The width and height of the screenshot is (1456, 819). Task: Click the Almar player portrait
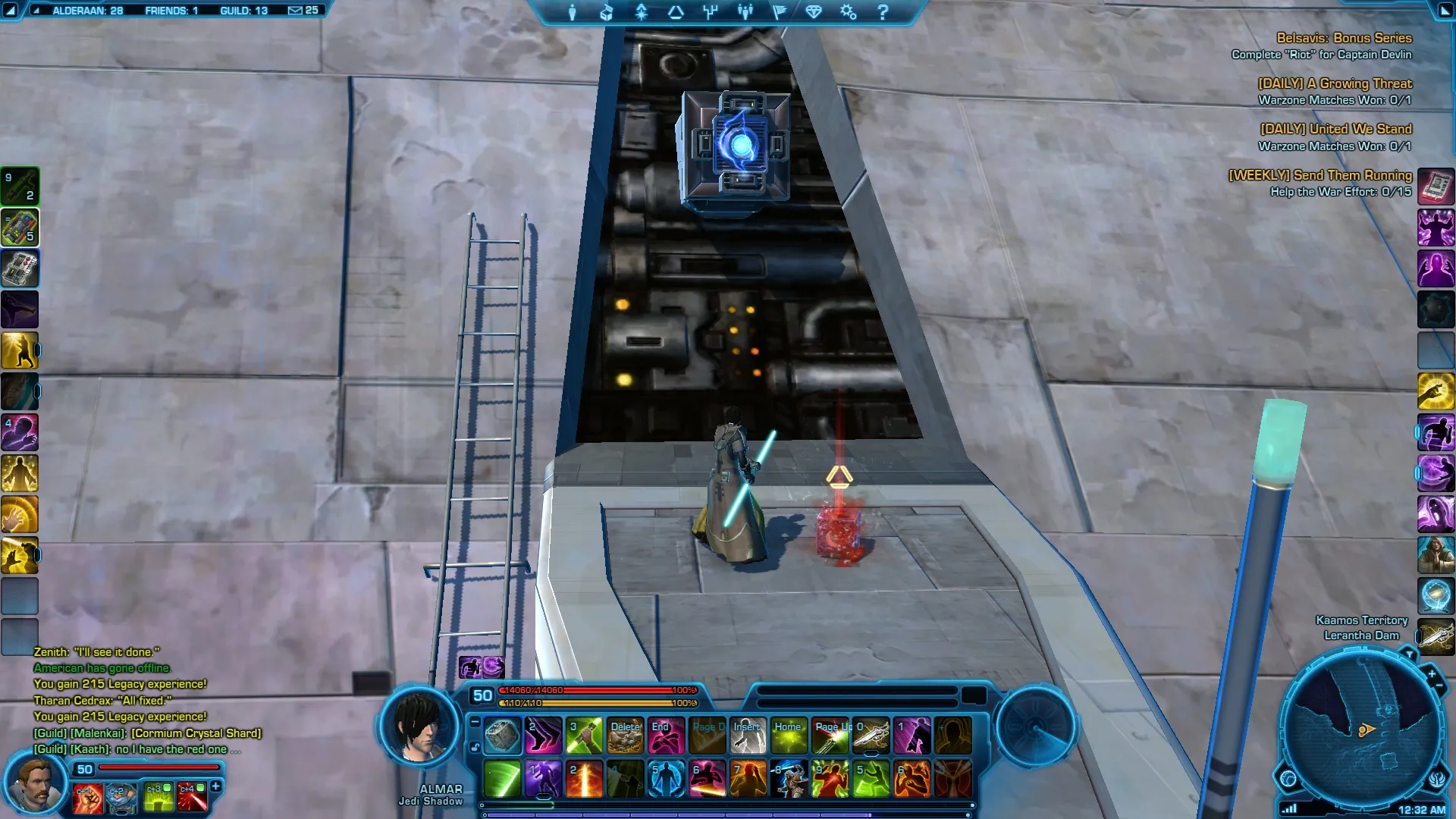tap(419, 728)
